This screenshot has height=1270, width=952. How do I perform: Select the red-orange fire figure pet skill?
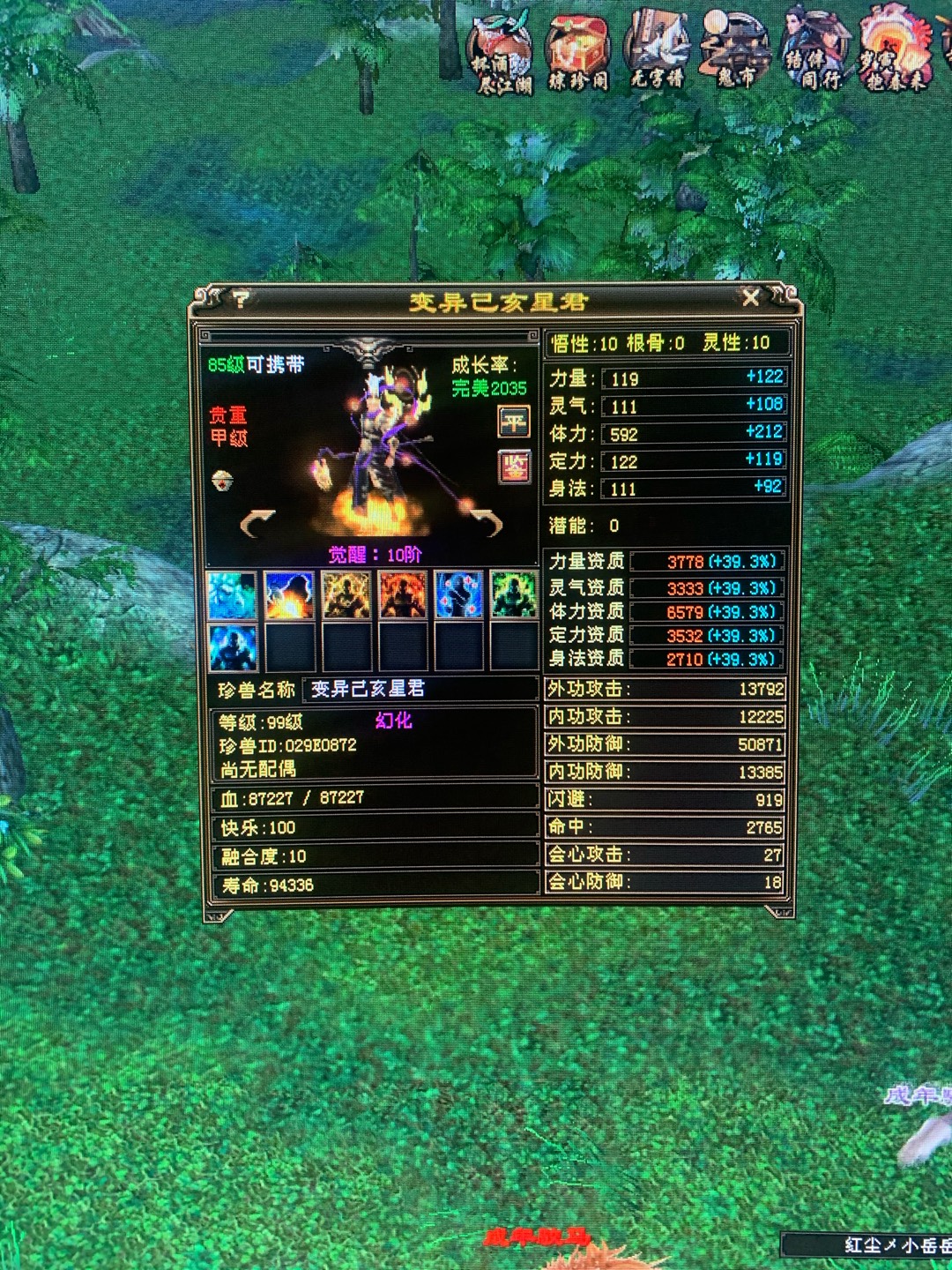coord(402,594)
